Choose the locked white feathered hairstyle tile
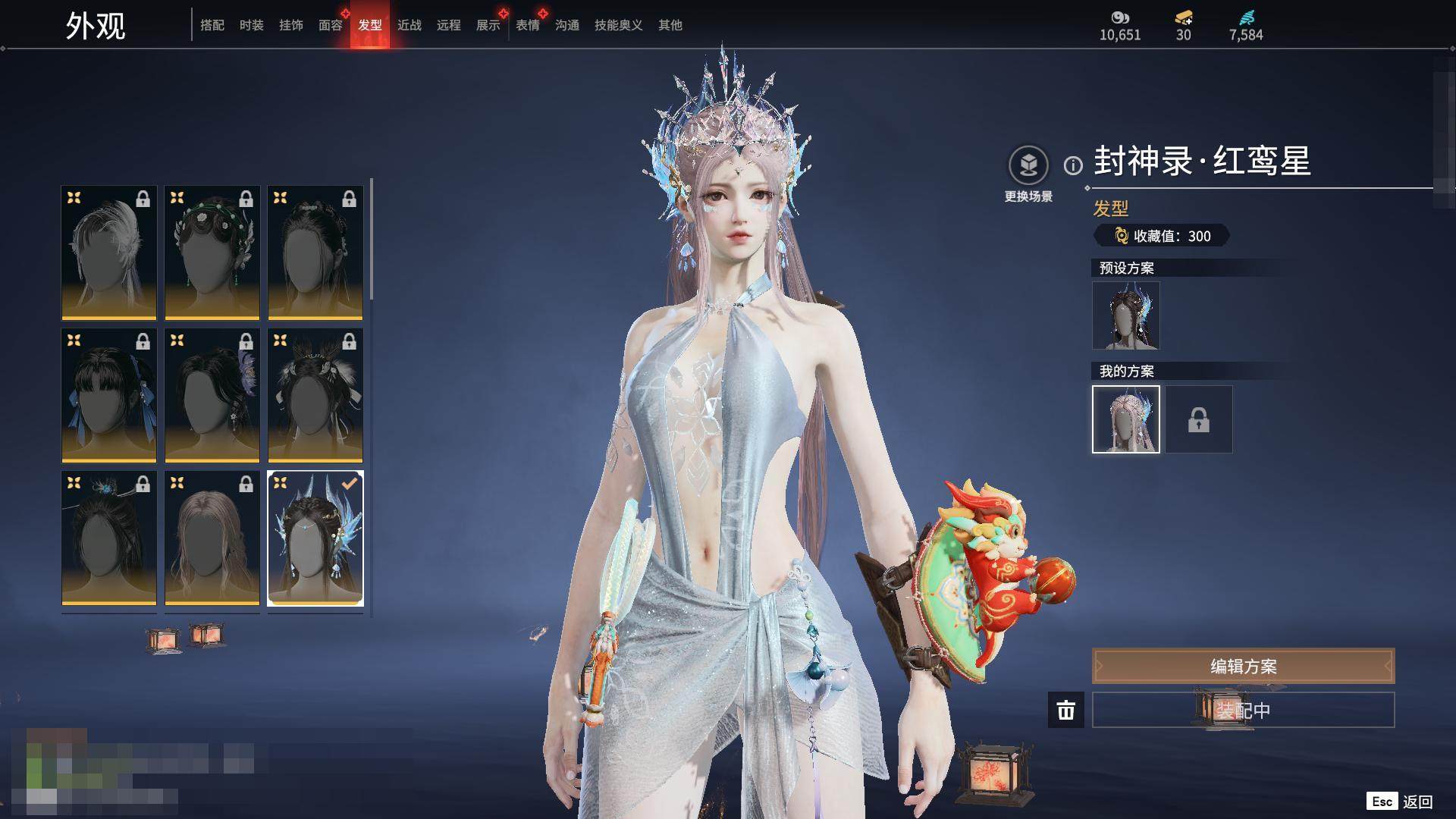 pyautogui.click(x=109, y=253)
